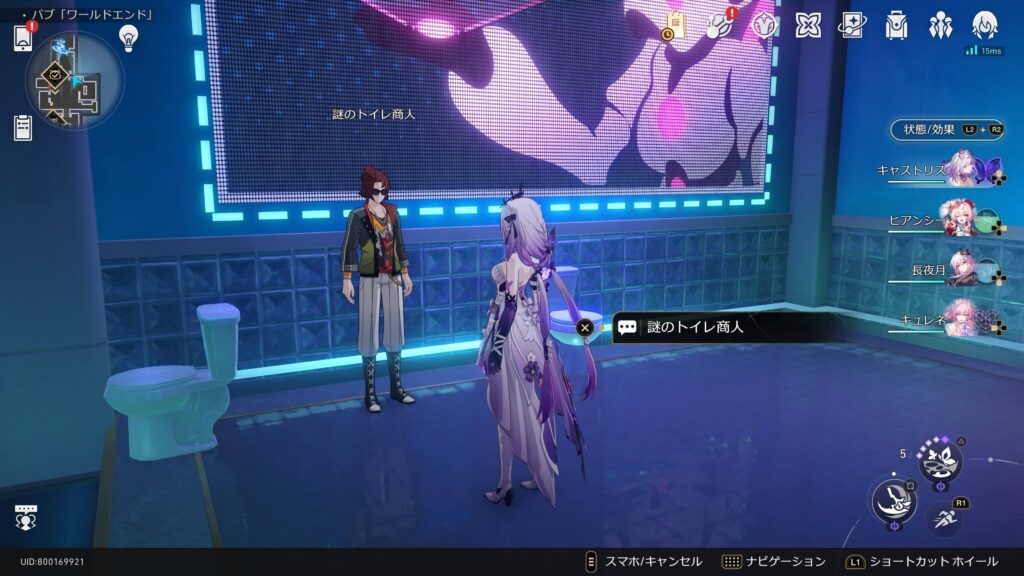Open the team lineup icon
Viewport: 1024px width, 576px height.
click(940, 25)
